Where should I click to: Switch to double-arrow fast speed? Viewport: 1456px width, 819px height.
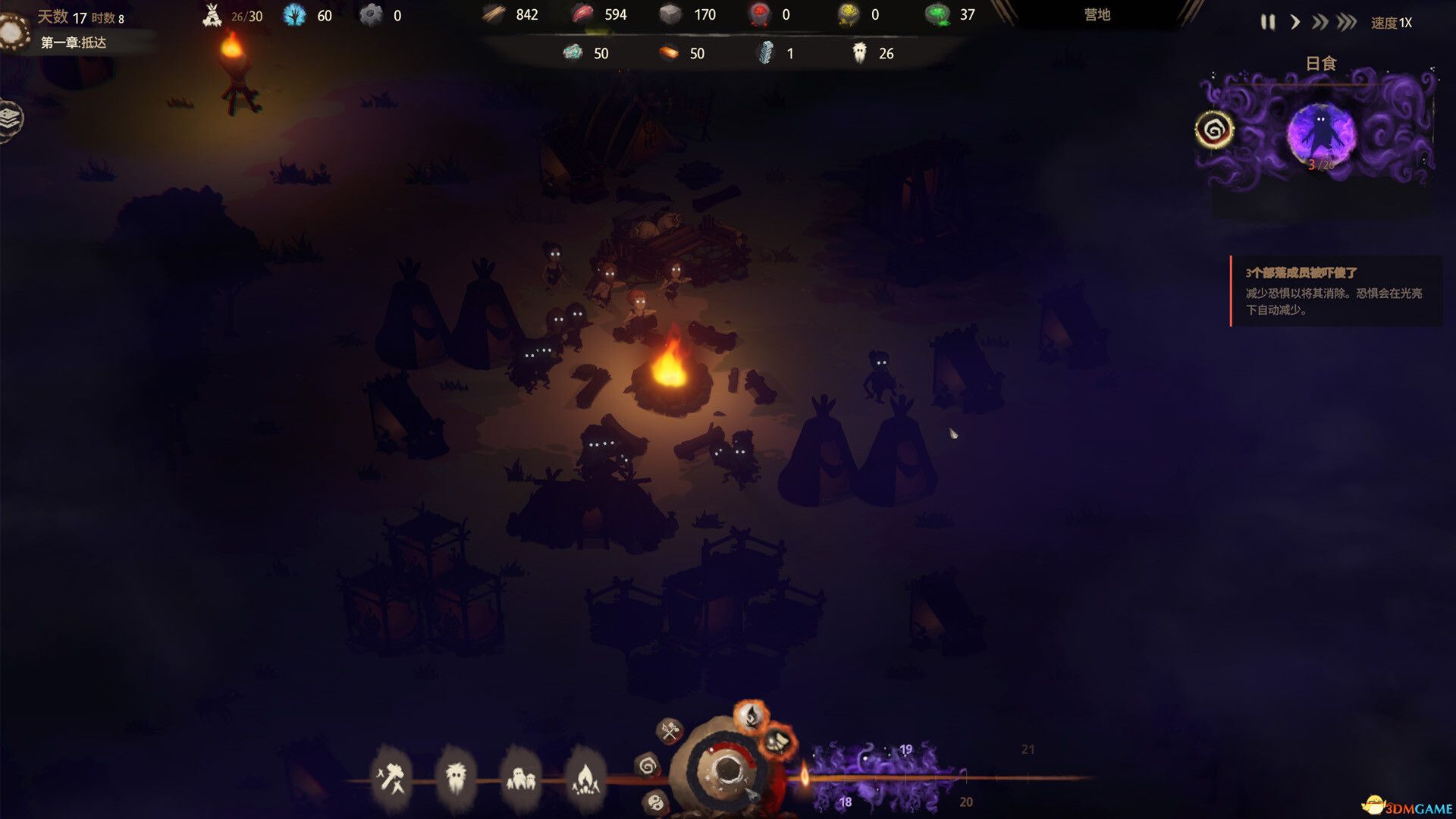[x=1319, y=23]
